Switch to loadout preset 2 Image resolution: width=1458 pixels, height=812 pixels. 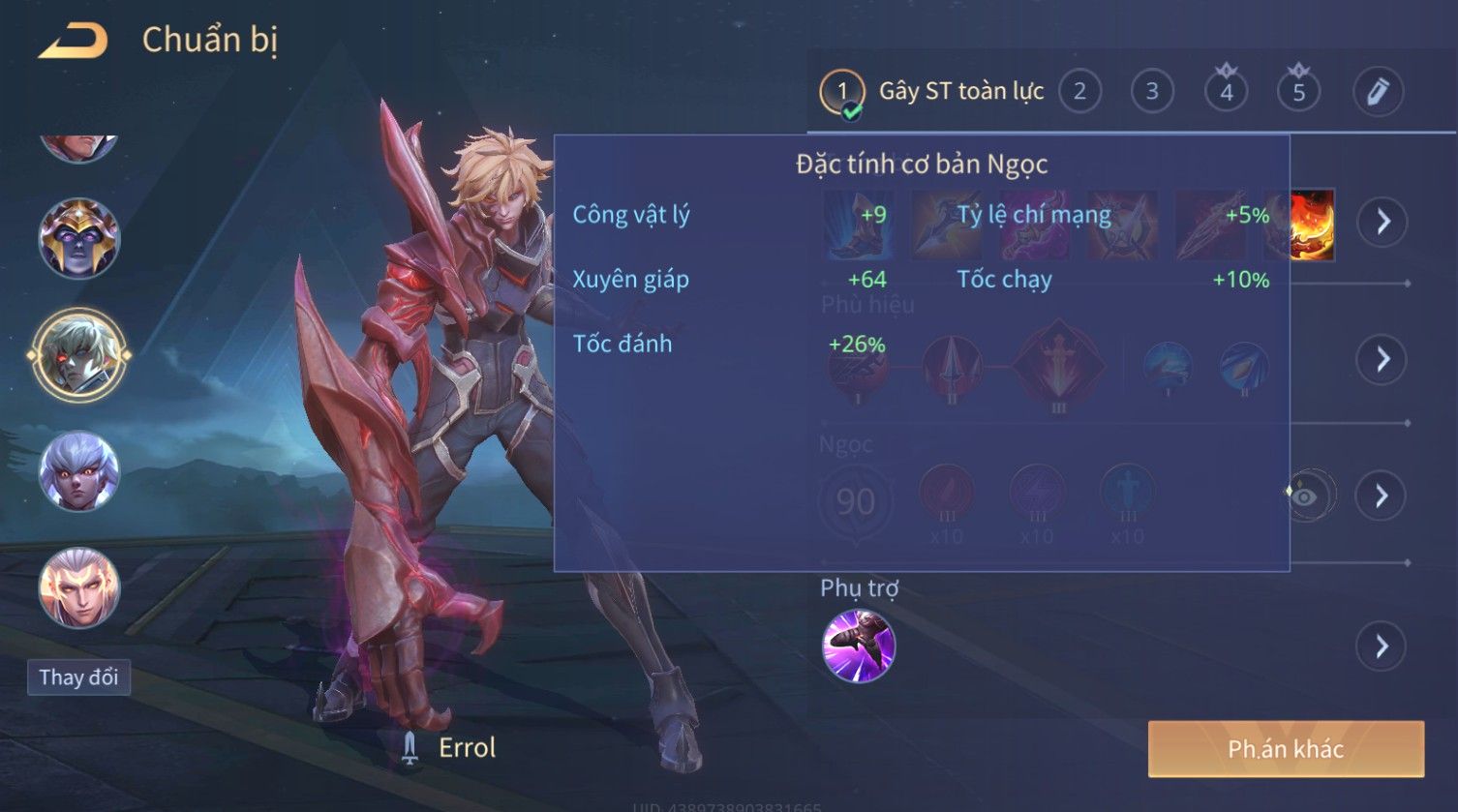[x=1079, y=93]
